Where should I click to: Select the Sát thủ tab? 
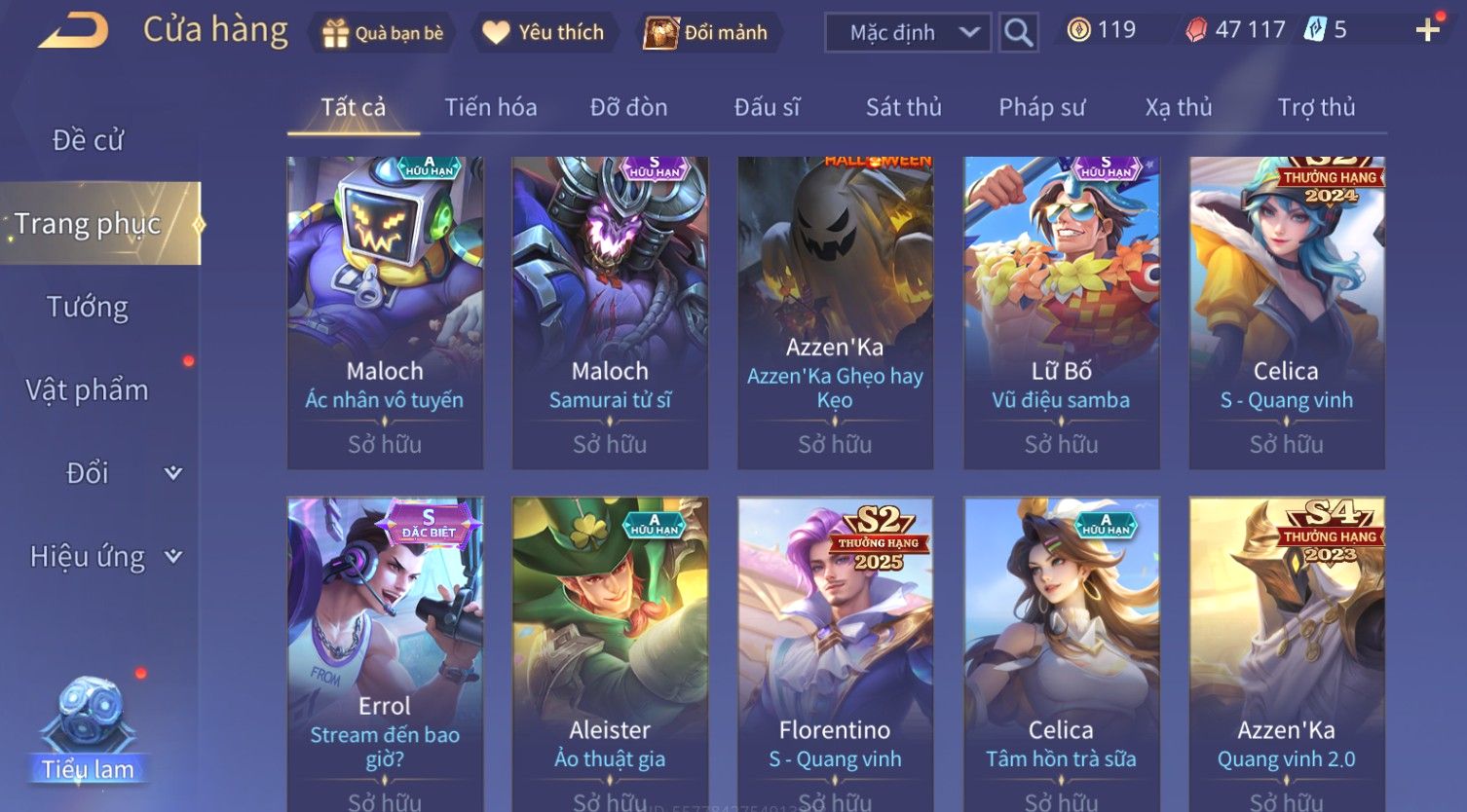click(903, 107)
